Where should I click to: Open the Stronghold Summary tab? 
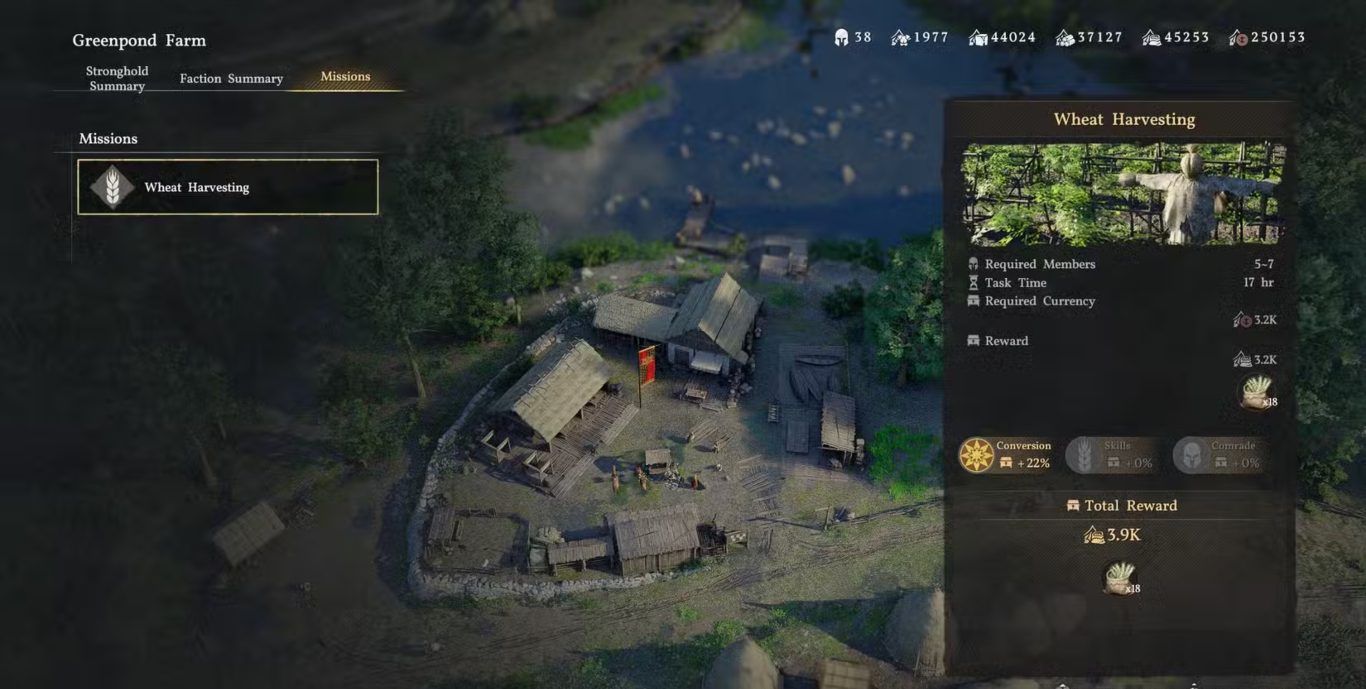(117, 78)
